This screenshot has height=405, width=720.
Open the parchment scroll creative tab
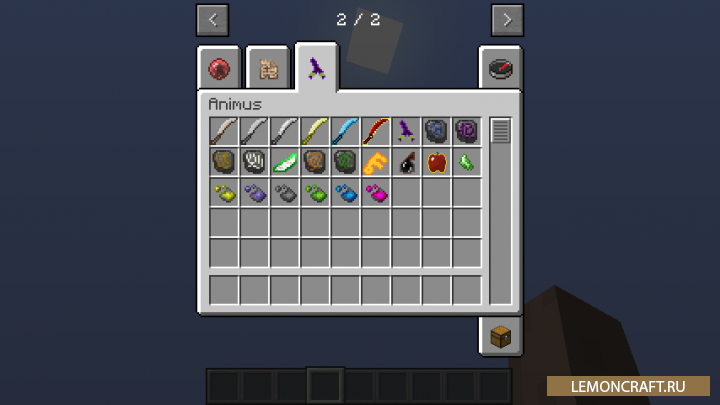click(x=267, y=68)
